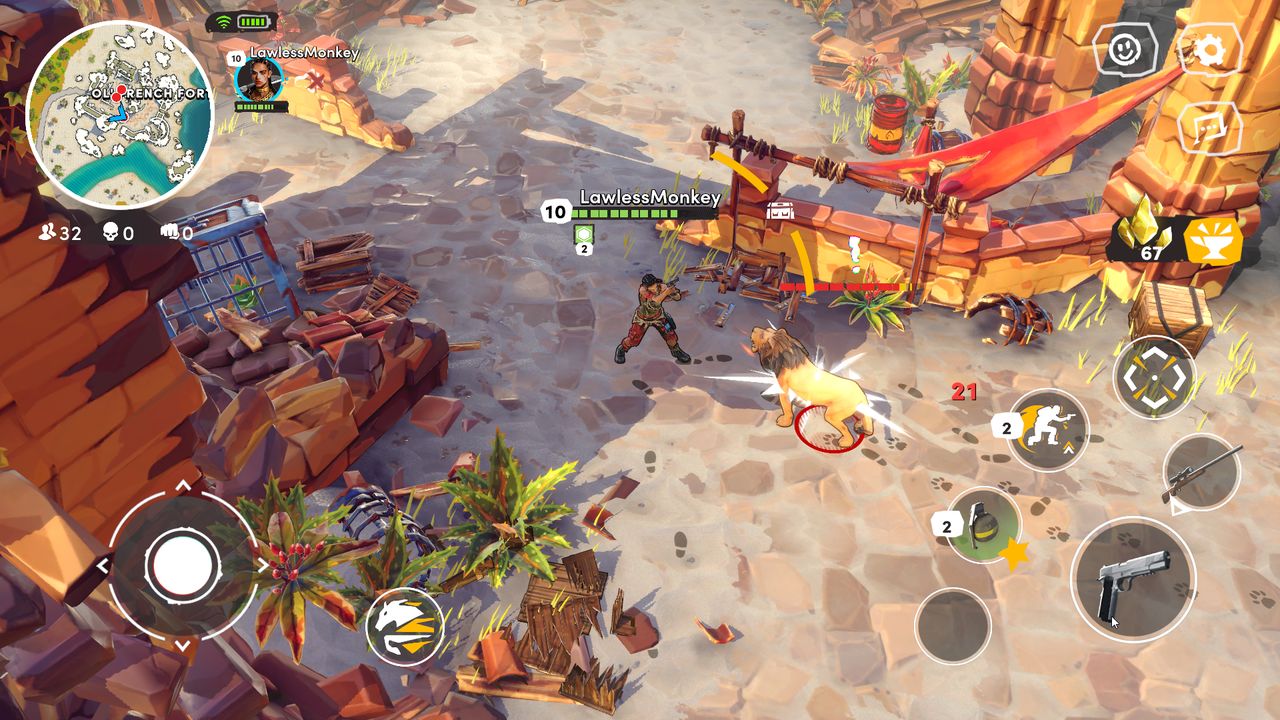Throw a grenade
The height and width of the screenshot is (720, 1280).
984,525
